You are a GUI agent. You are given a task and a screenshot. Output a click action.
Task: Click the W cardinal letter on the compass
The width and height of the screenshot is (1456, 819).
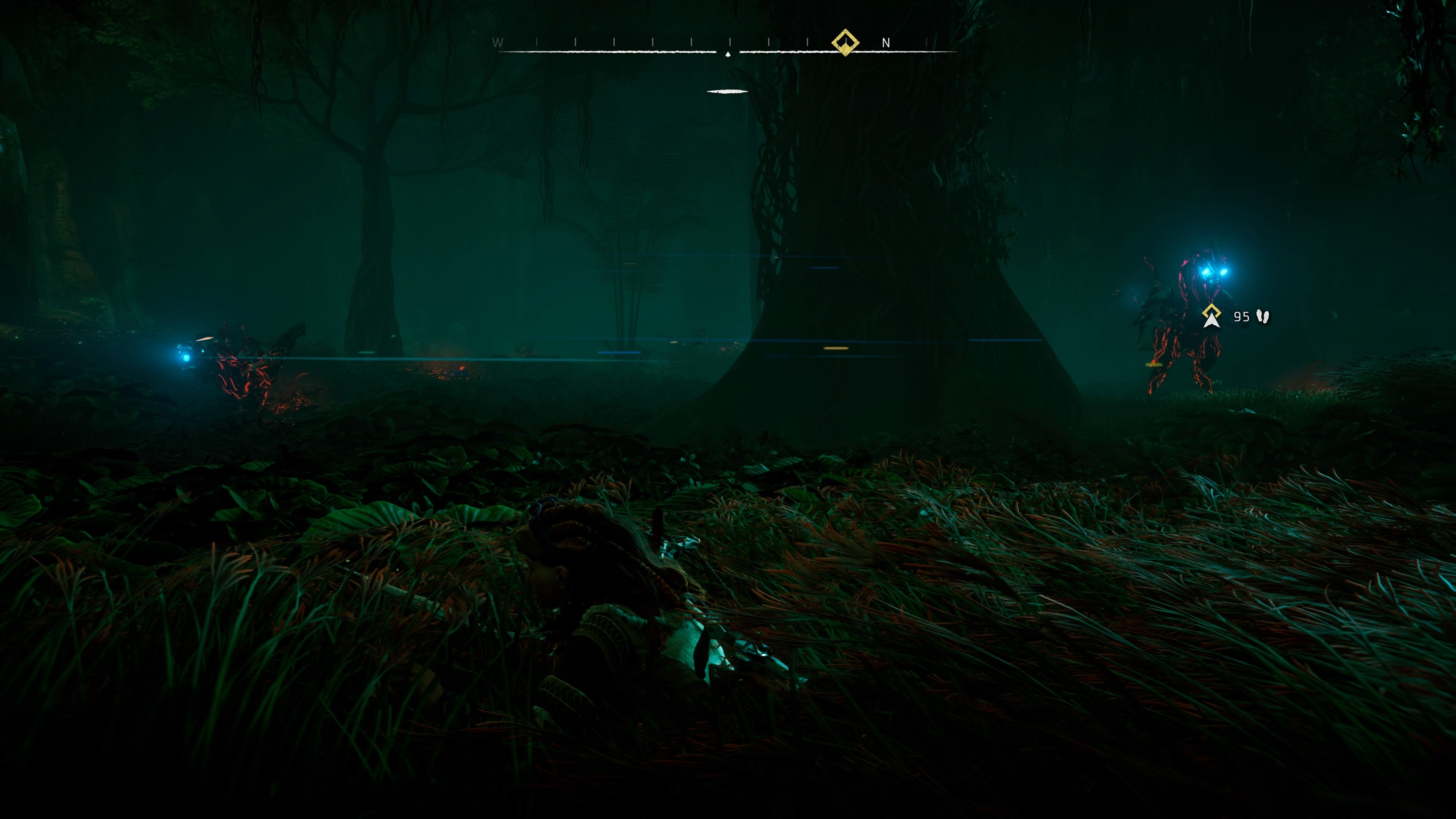pyautogui.click(x=497, y=42)
